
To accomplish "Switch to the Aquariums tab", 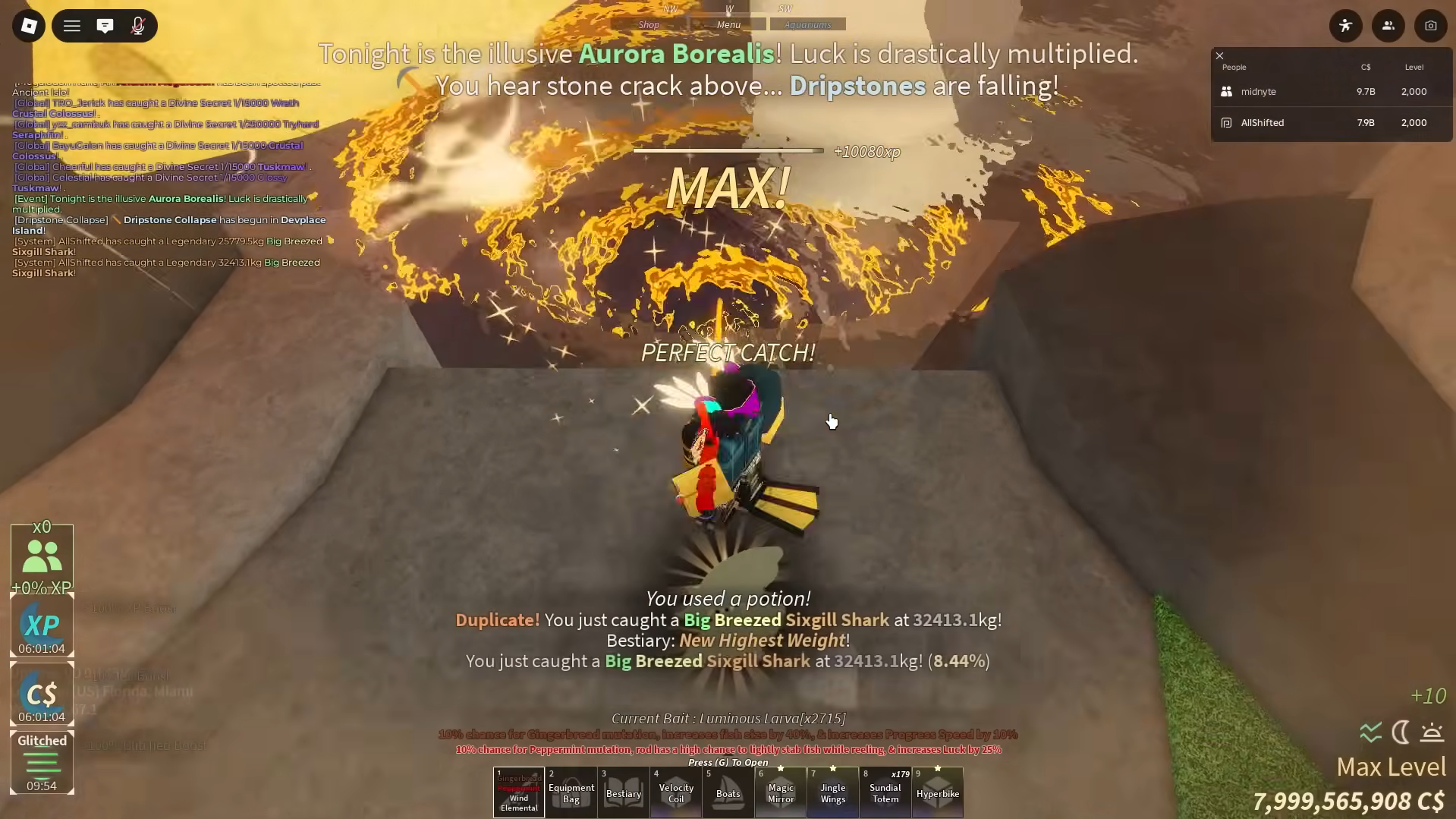I will tap(807, 24).
